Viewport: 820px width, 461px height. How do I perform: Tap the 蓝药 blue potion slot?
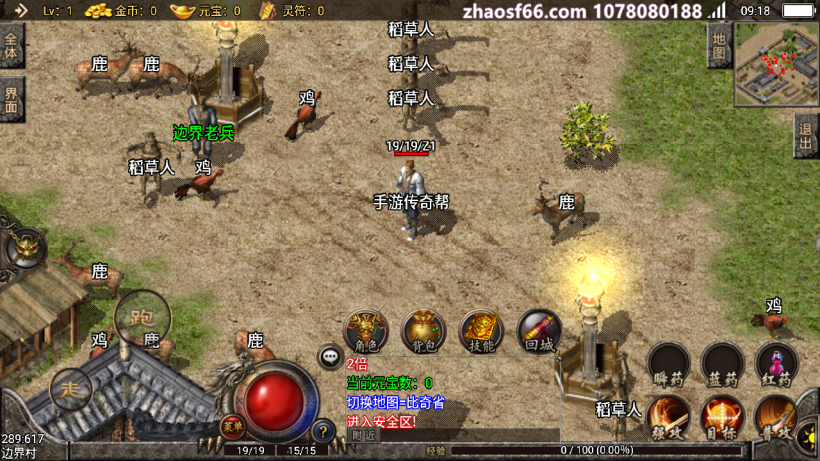(x=722, y=365)
